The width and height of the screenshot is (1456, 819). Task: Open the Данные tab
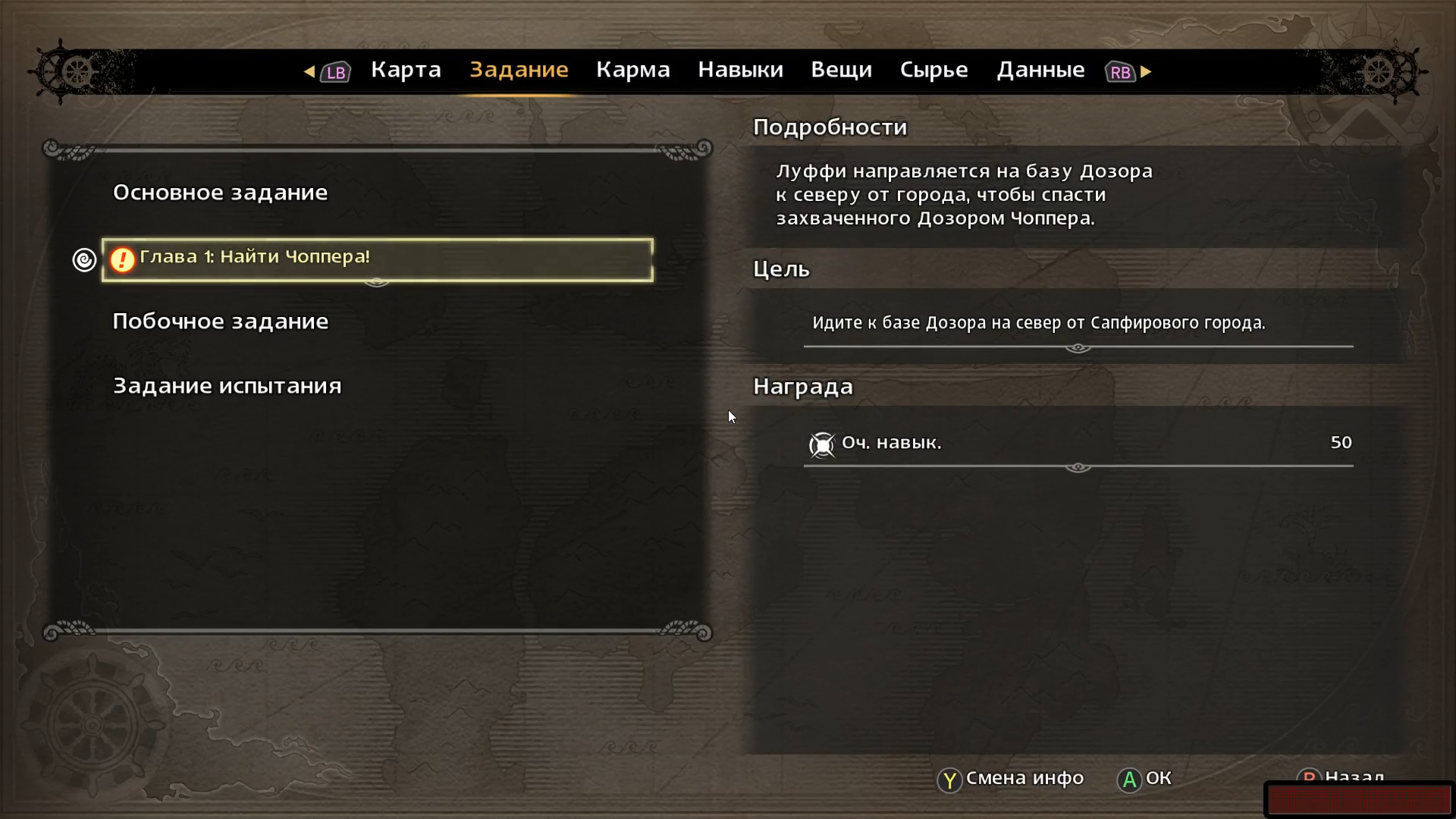click(x=1040, y=70)
